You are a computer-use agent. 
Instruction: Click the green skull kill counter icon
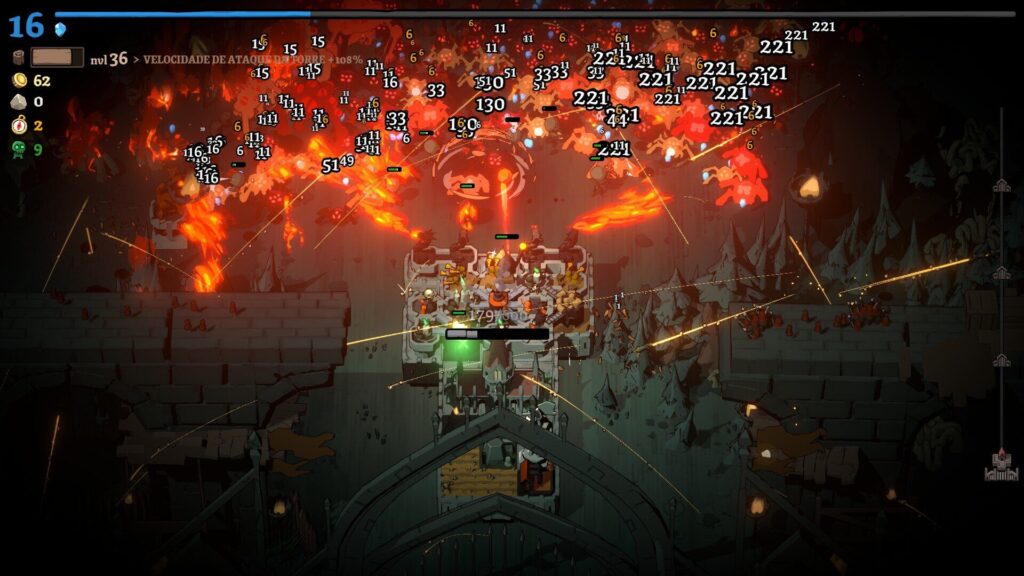(x=19, y=149)
